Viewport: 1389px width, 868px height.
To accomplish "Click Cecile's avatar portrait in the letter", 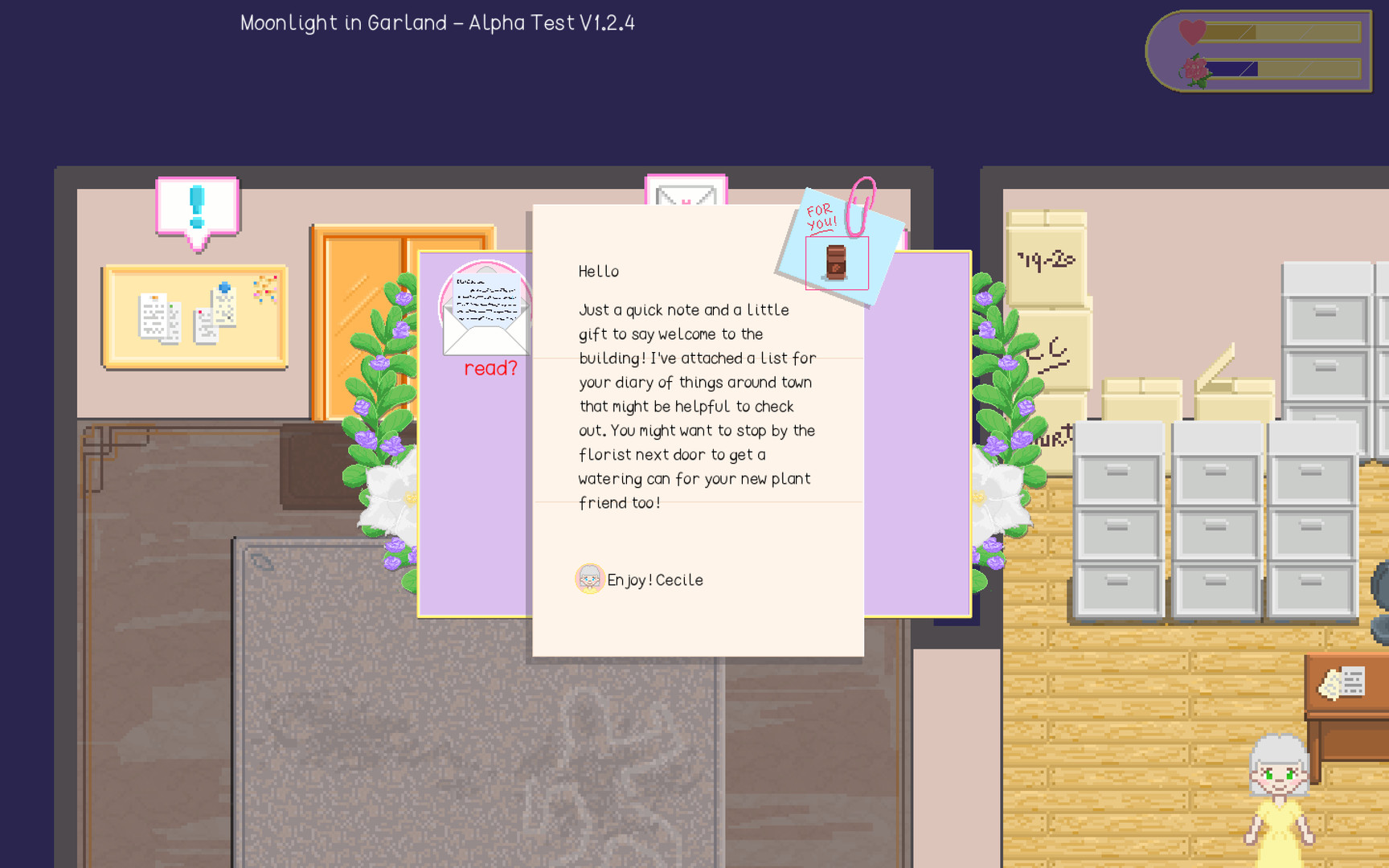I will point(589,579).
